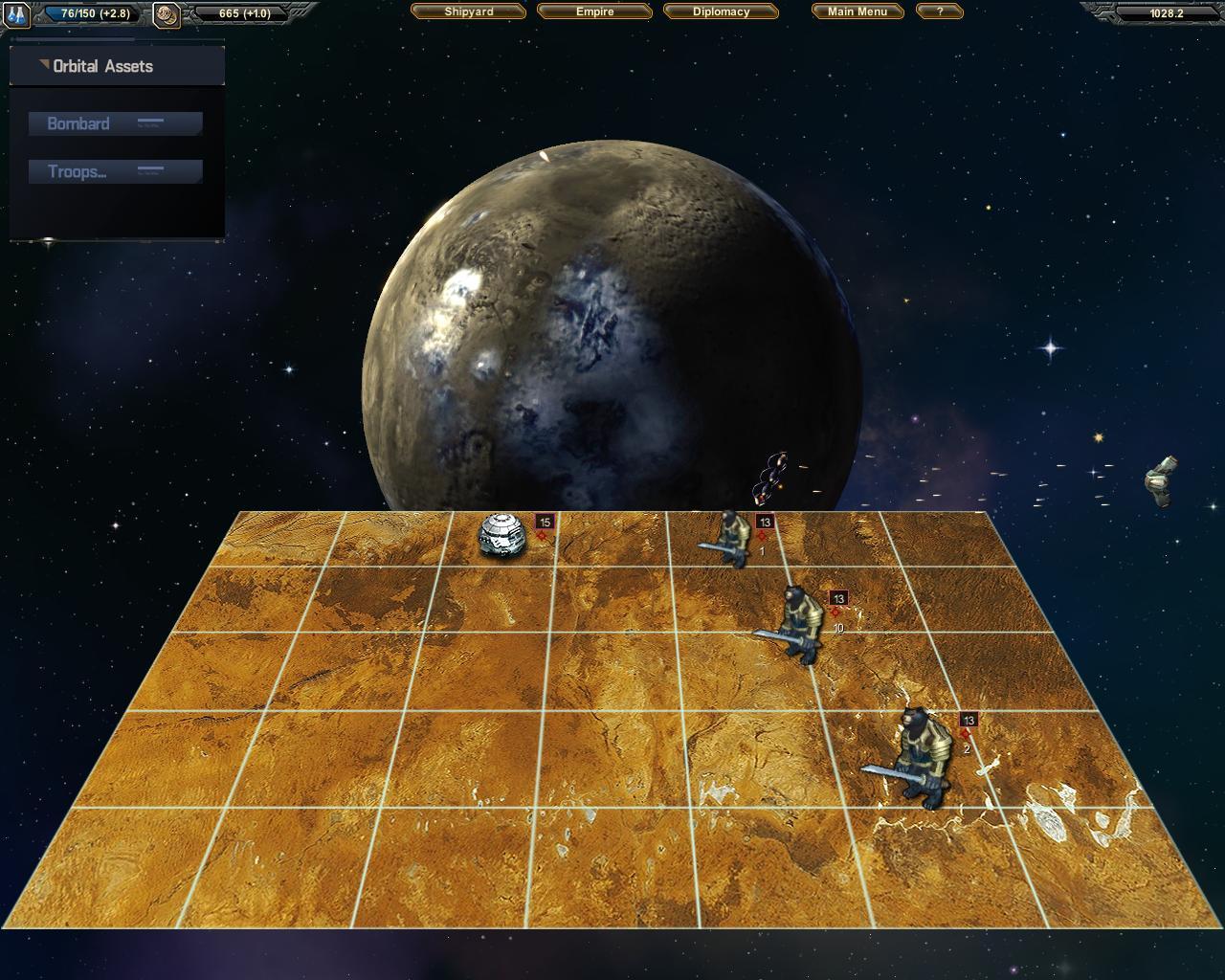Open the Diplomacy screen

721,11
